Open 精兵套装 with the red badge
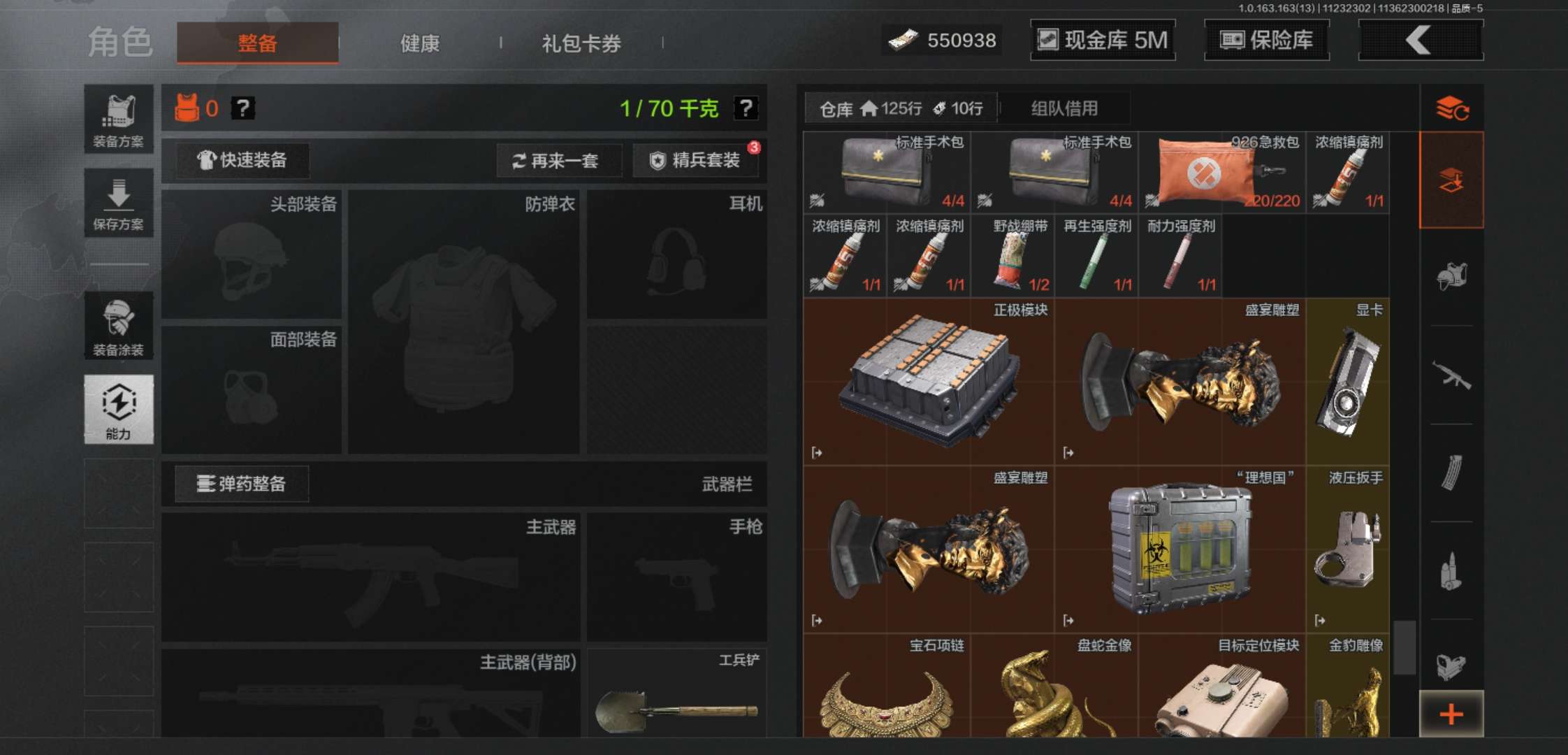This screenshot has width=1568, height=755. coord(696,161)
